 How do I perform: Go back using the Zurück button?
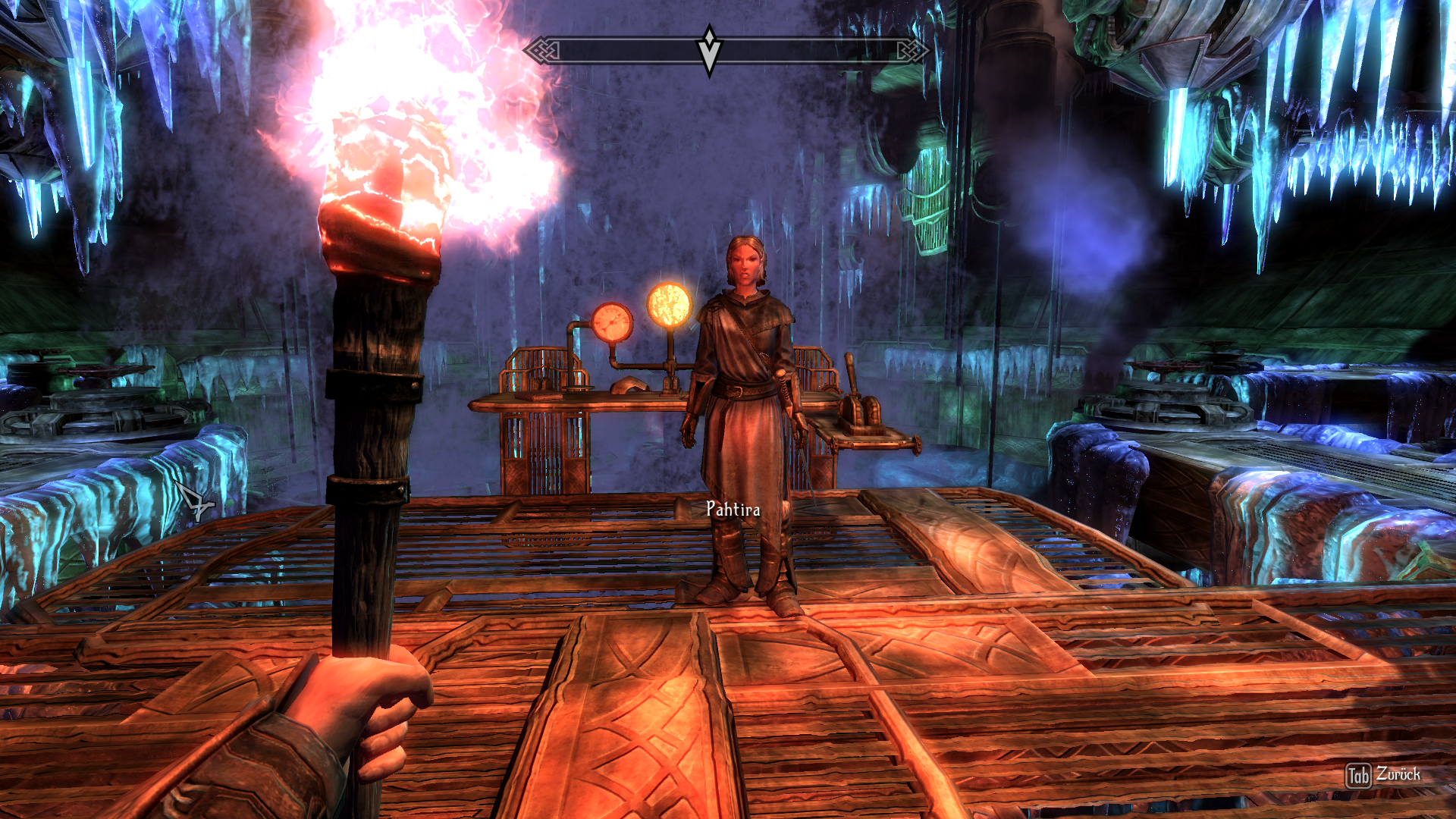click(x=1383, y=775)
